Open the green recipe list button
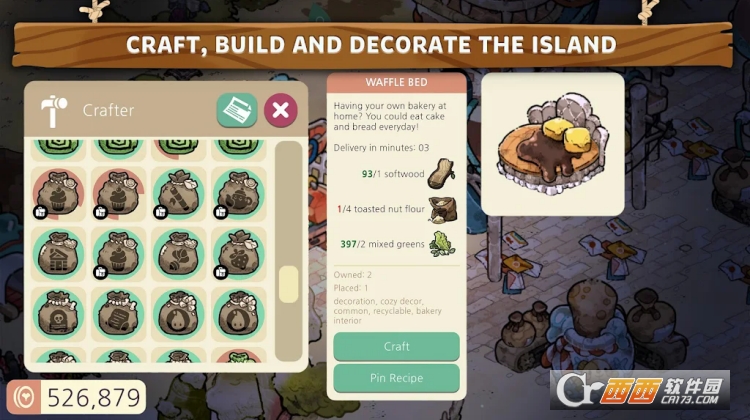Screen dimensions: 750x420 pyautogui.click(x=237, y=109)
